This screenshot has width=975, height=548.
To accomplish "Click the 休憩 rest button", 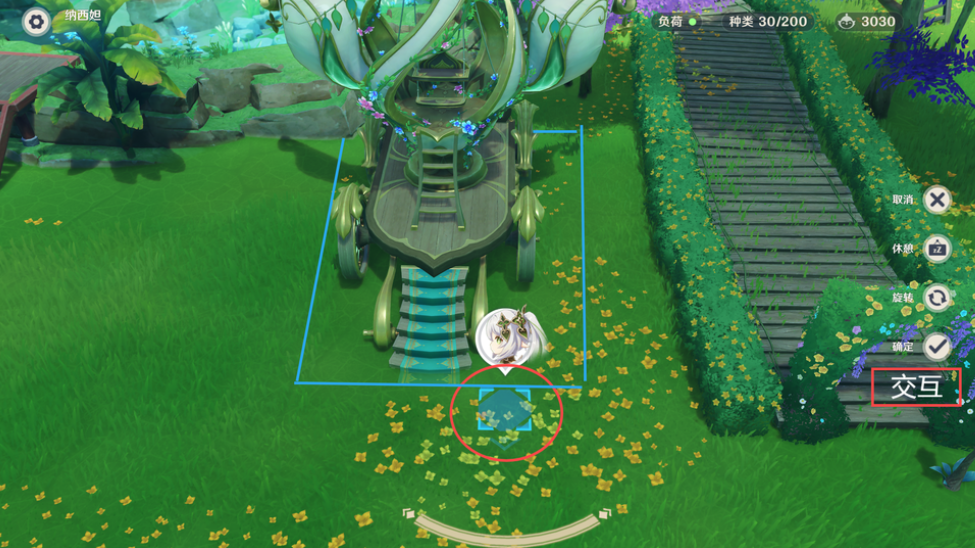I will [937, 248].
